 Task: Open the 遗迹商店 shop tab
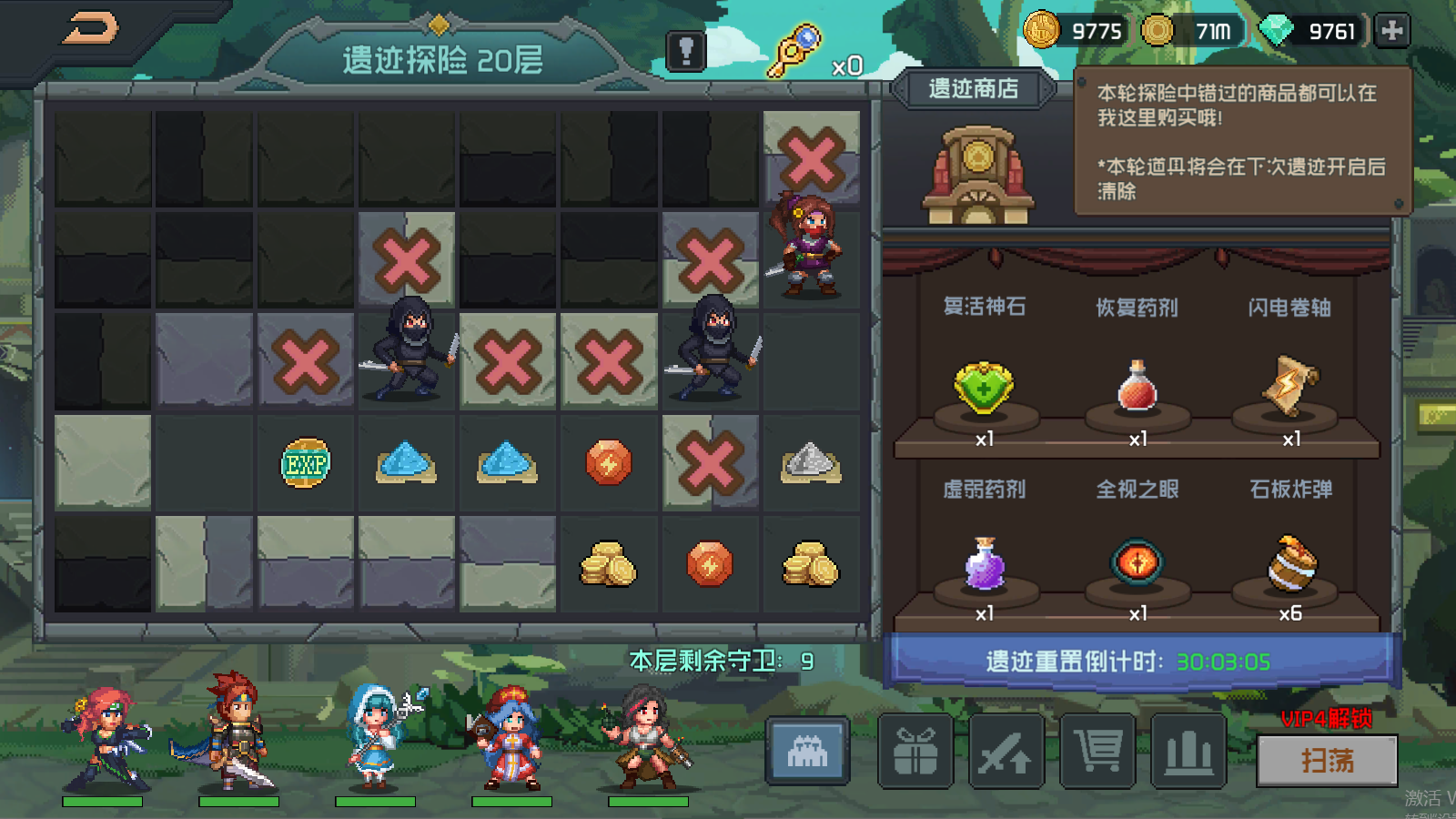click(973, 89)
